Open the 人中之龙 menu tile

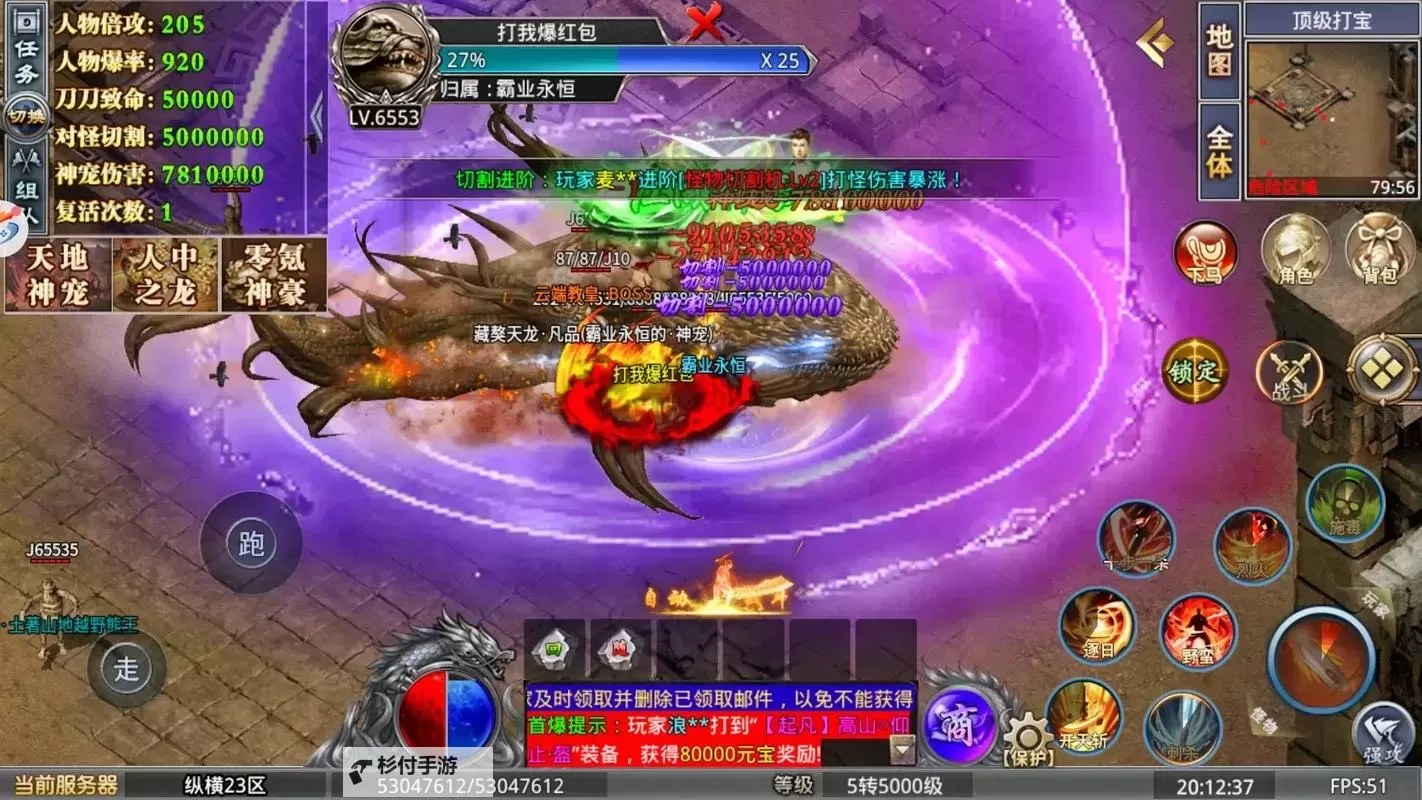165,275
